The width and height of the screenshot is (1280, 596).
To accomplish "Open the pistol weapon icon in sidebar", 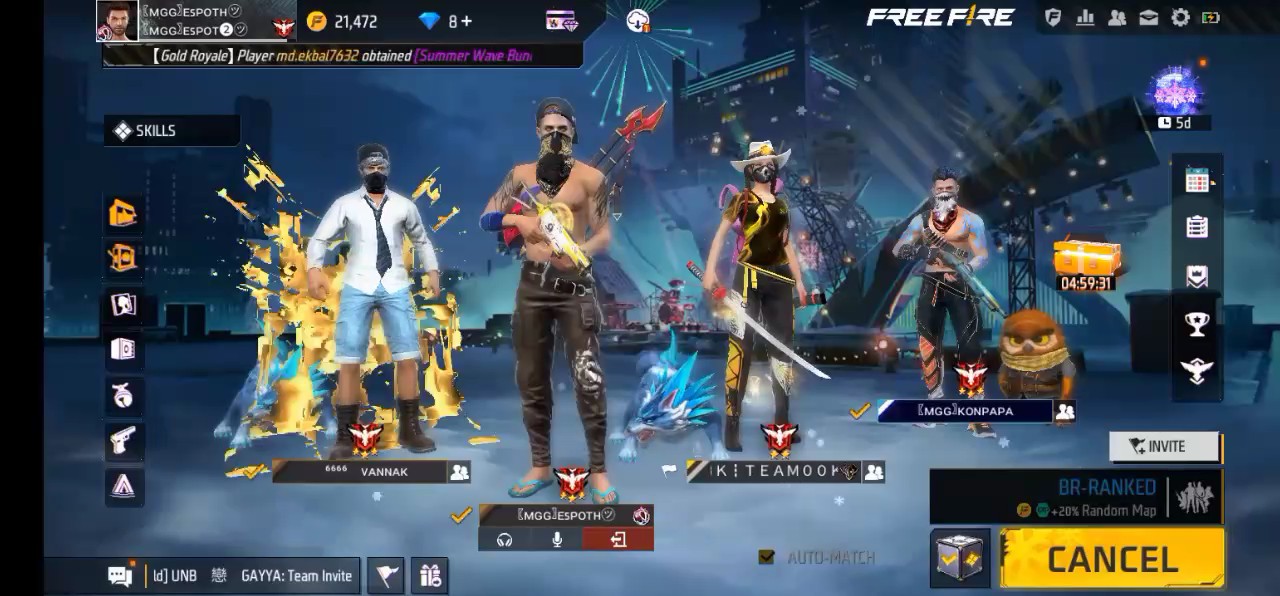I will [124, 439].
